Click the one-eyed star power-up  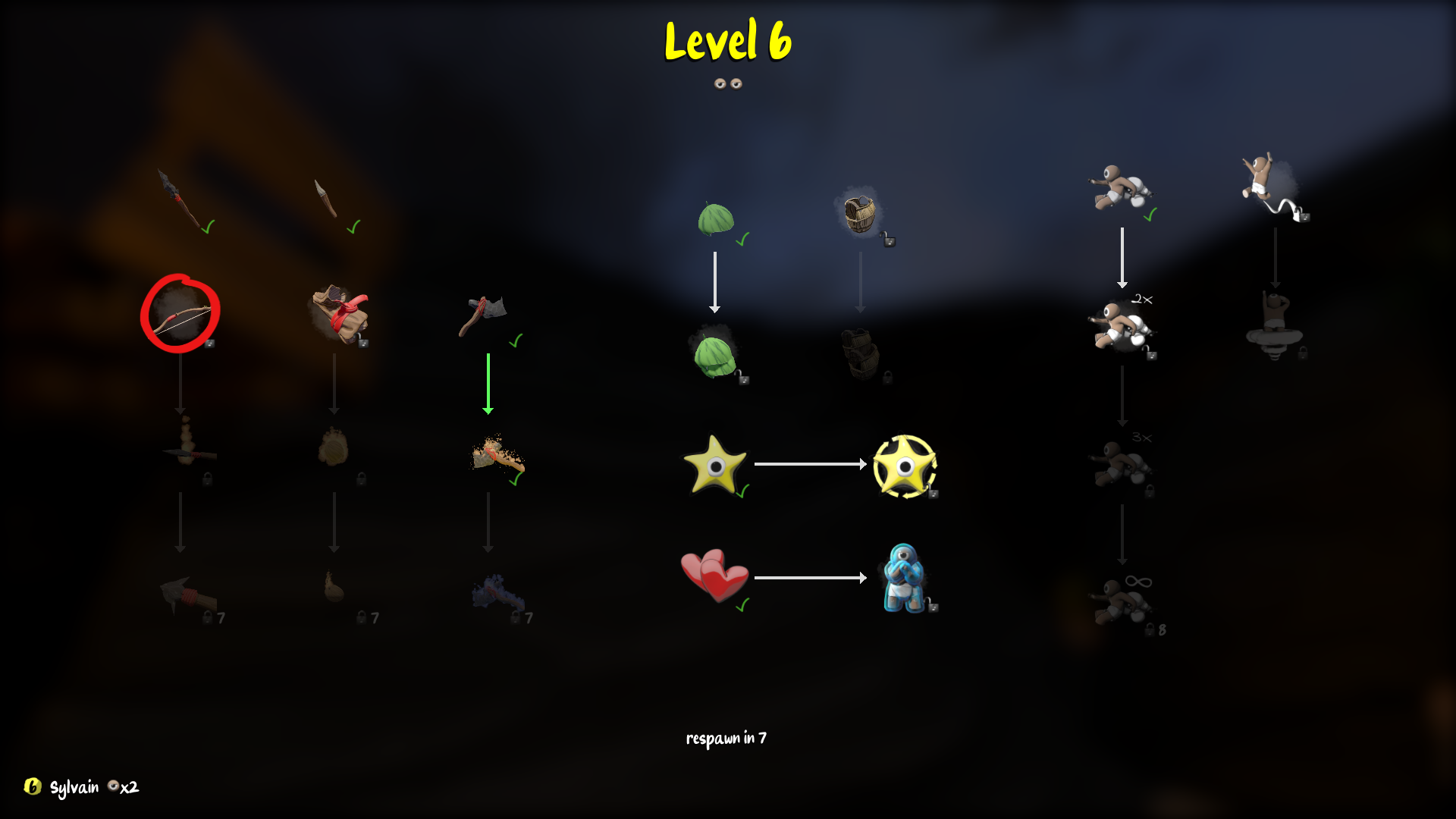(713, 466)
